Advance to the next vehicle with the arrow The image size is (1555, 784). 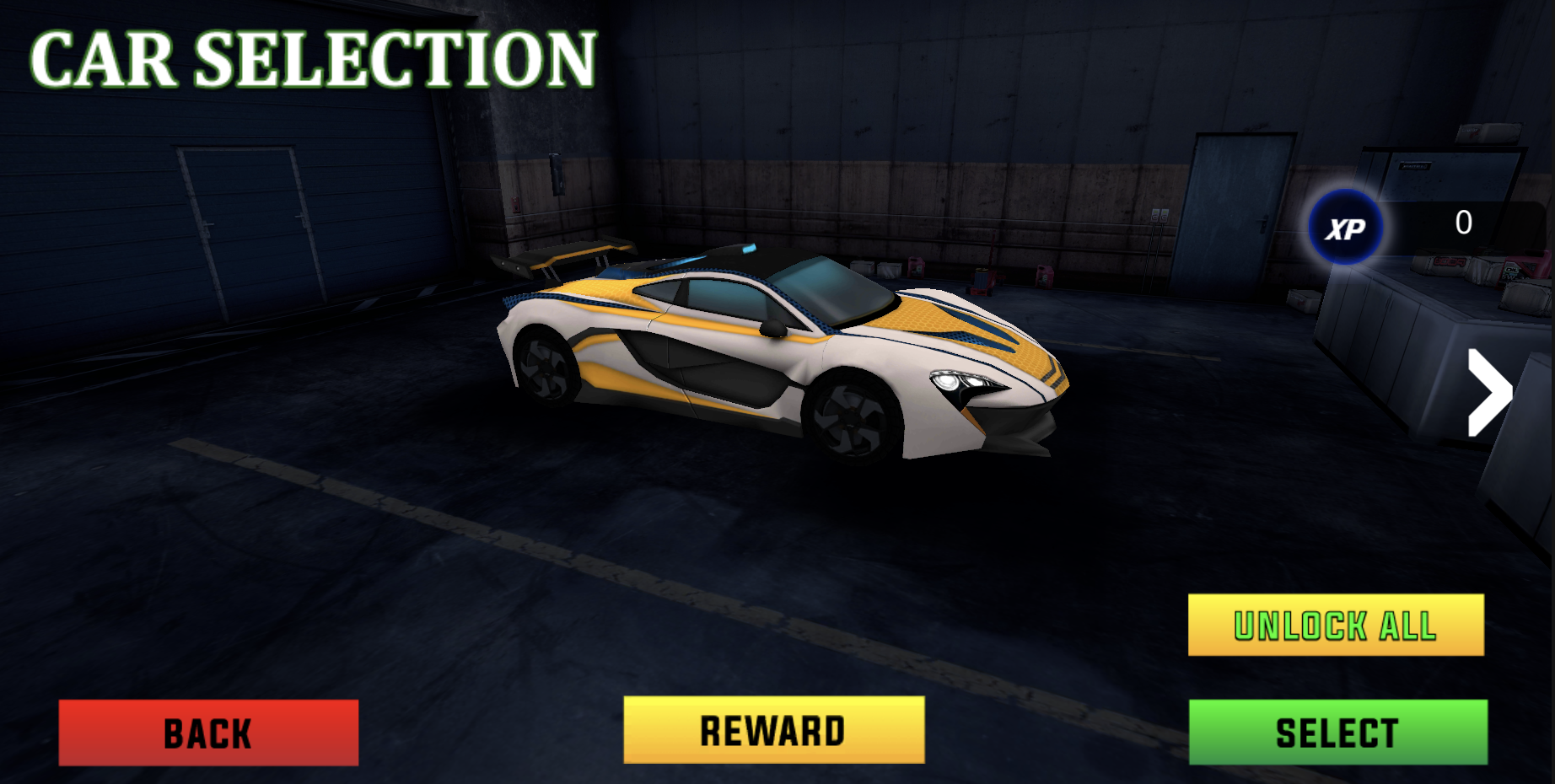pos(1489,390)
